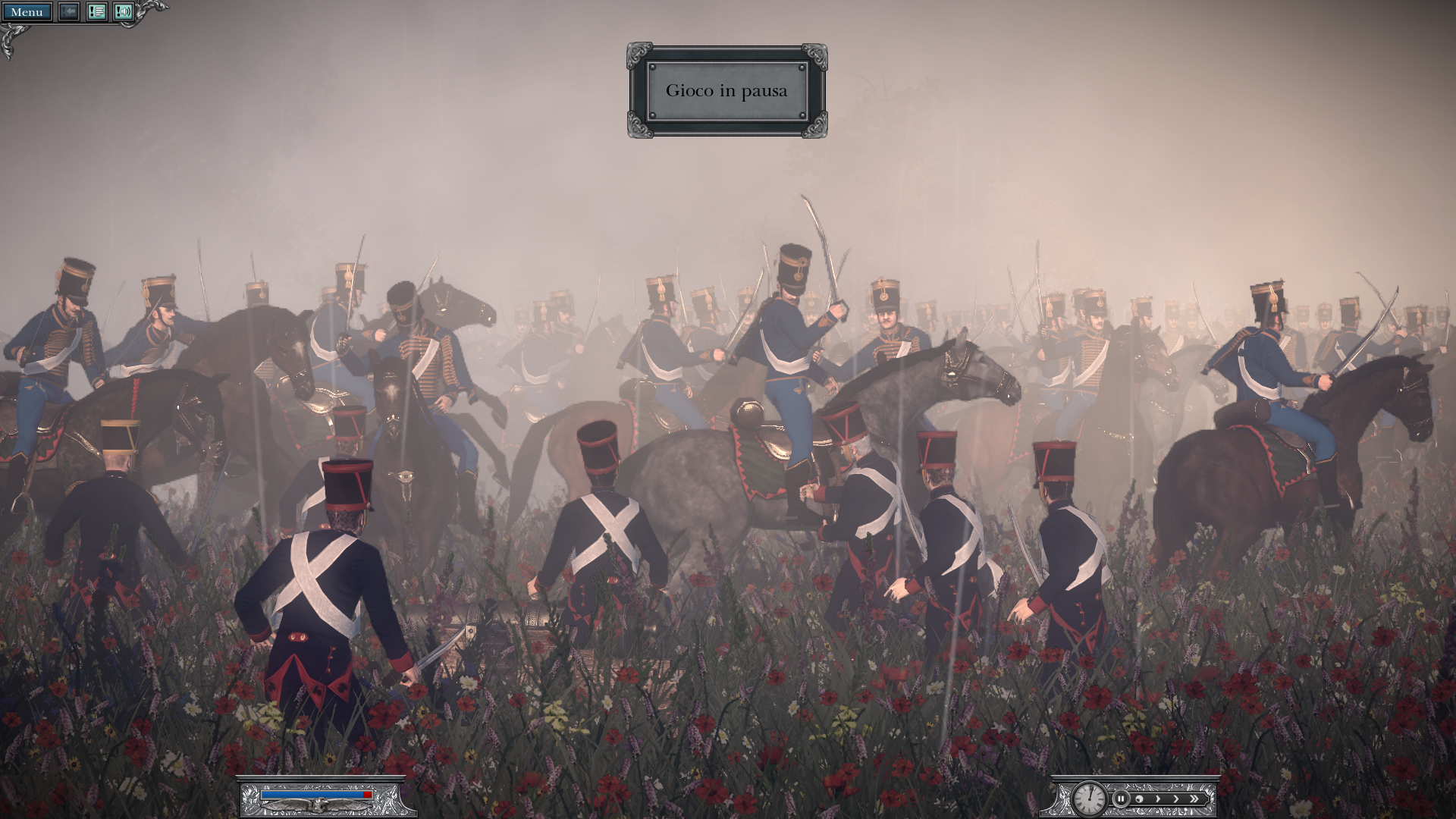
Task: Click the greyed-out back arrow alert button
Action: click(69, 12)
